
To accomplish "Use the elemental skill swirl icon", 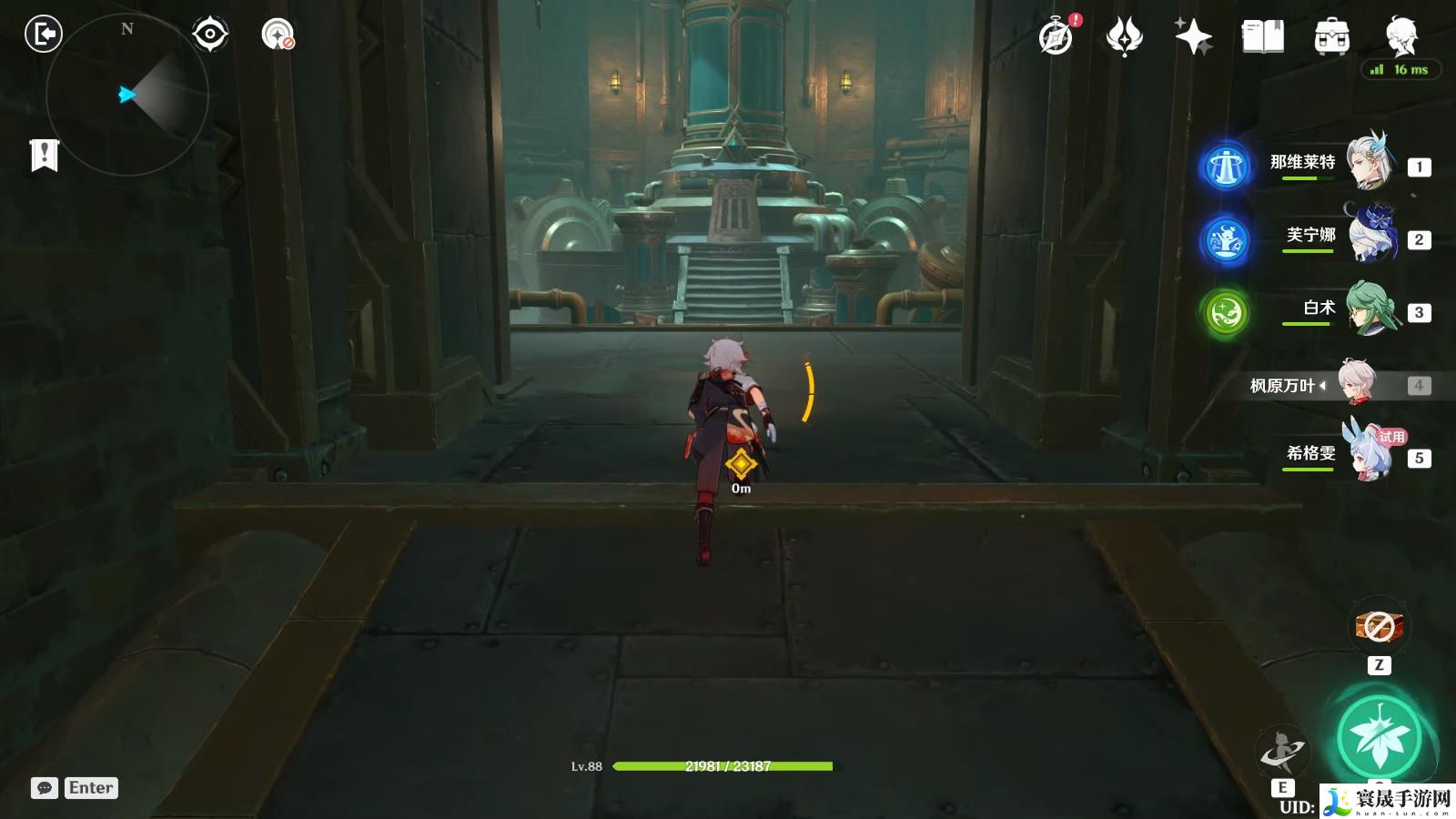I will click(x=1282, y=753).
